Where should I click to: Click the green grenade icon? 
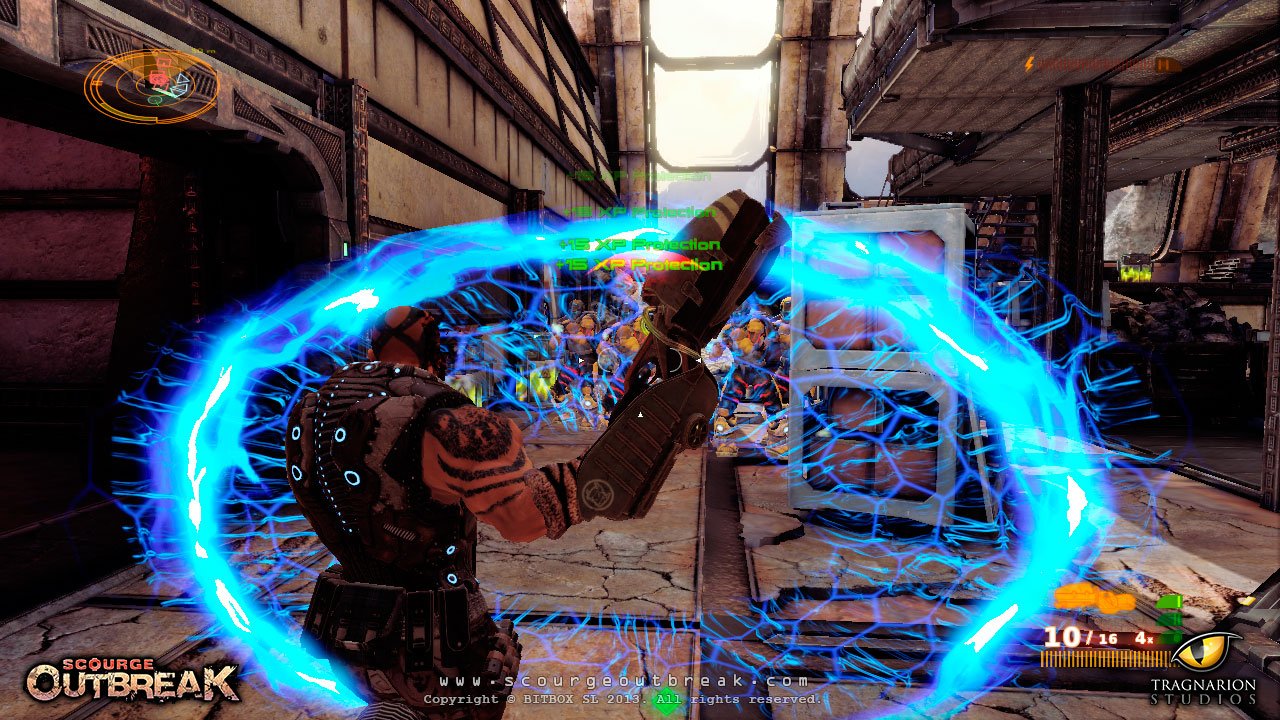point(1168,602)
